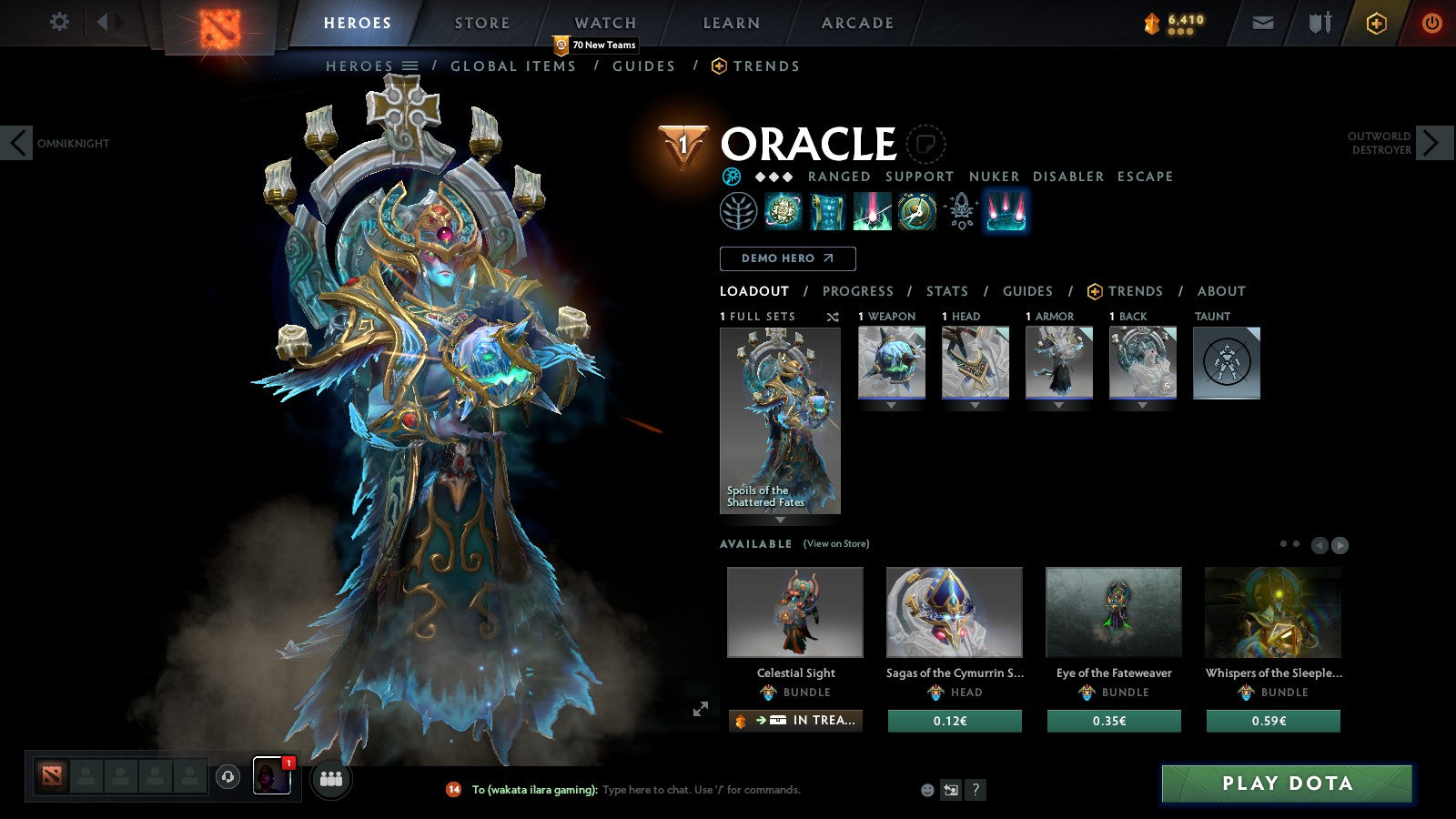This screenshot has width=1456, height=819.
Task: Switch to the Stats tab
Action: (x=947, y=291)
